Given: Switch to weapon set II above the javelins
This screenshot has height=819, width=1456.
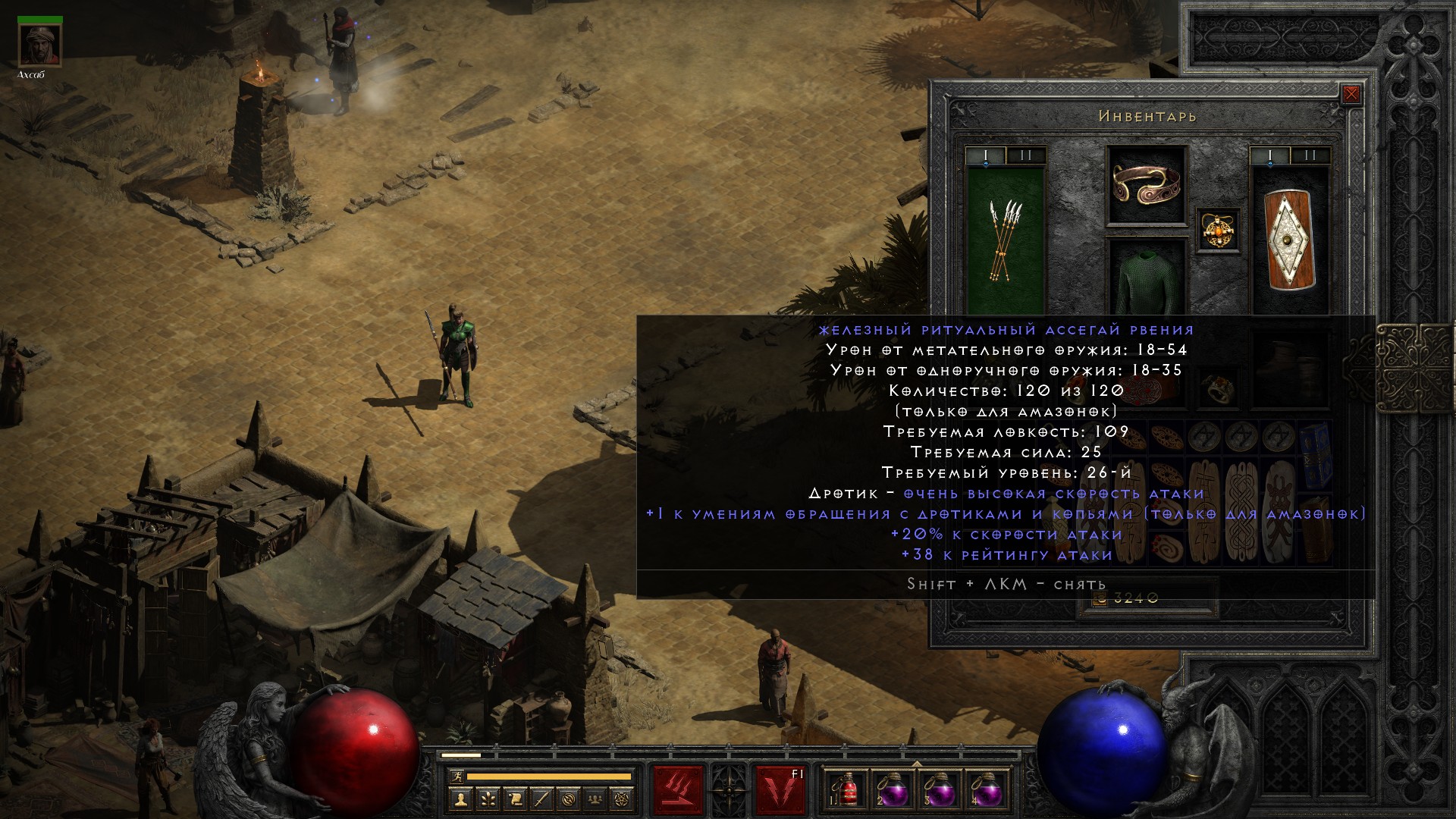Looking at the screenshot, I should (x=1026, y=155).
